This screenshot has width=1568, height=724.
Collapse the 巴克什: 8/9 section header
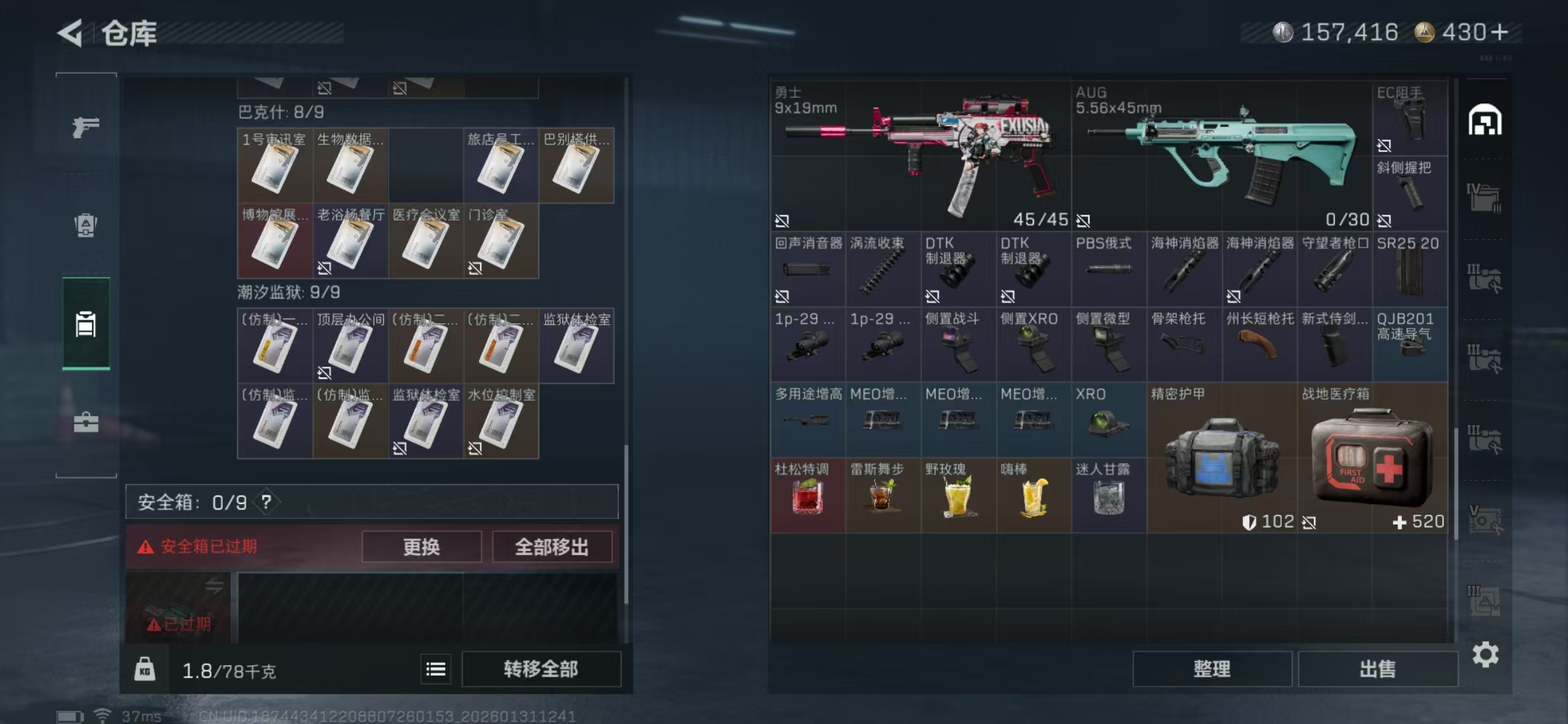coord(281,112)
